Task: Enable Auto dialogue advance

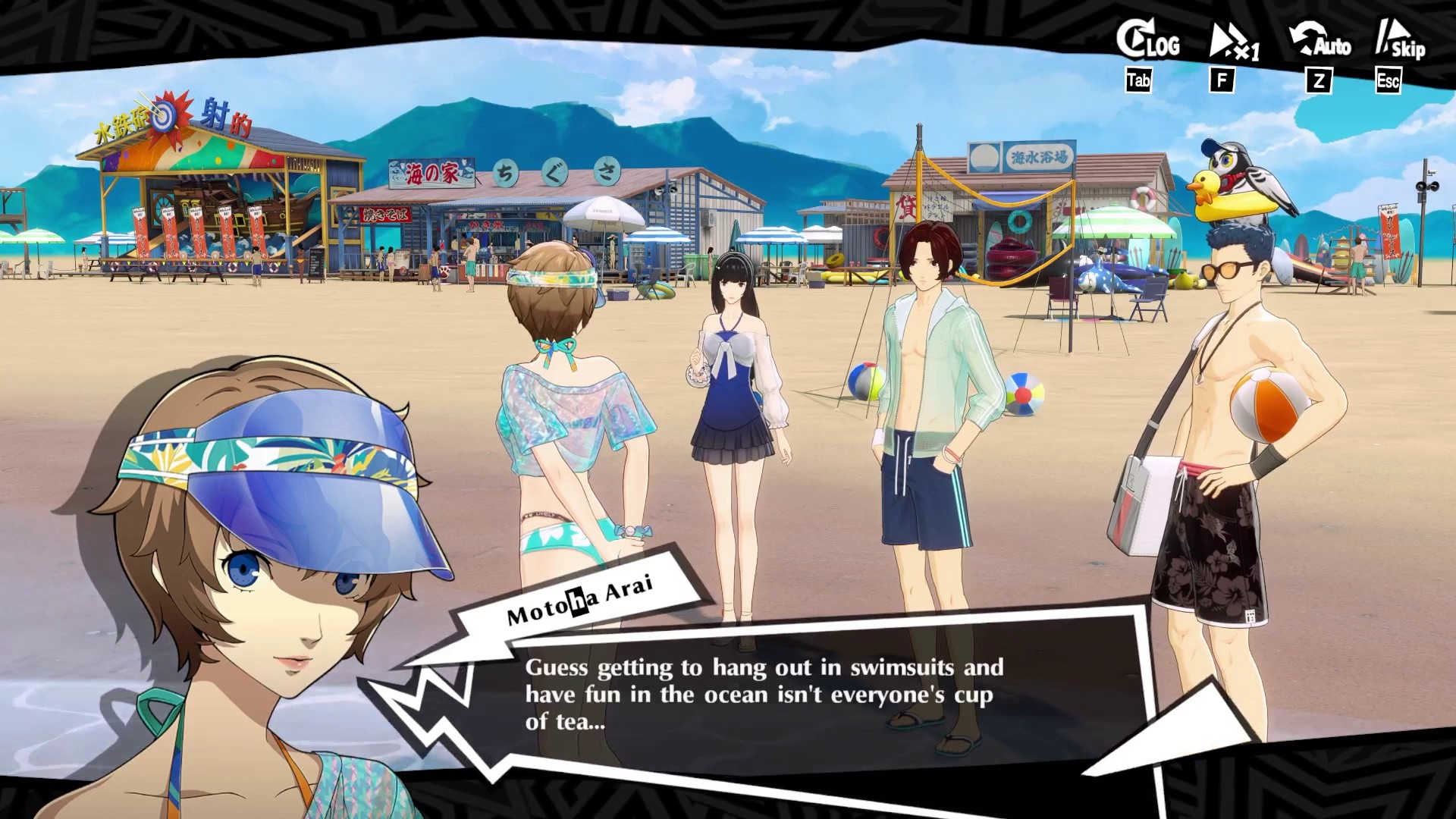Action: 1320,42
